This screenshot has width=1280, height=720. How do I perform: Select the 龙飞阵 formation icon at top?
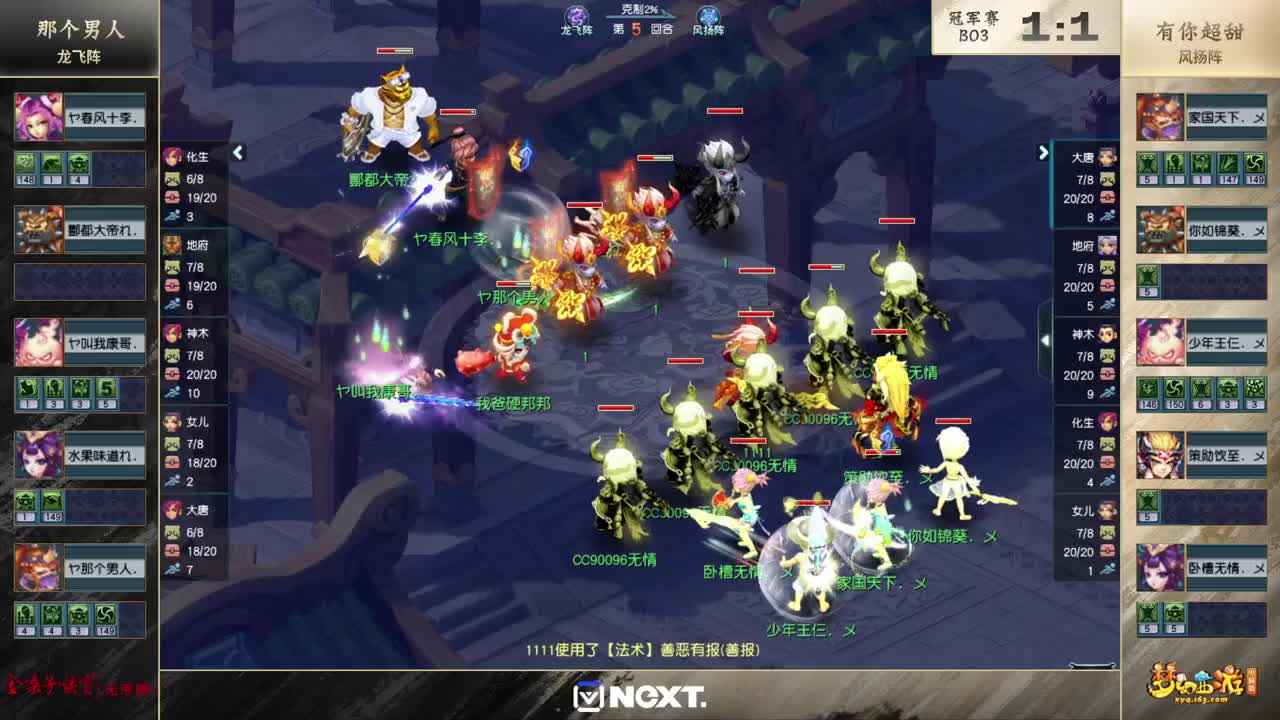(576, 15)
